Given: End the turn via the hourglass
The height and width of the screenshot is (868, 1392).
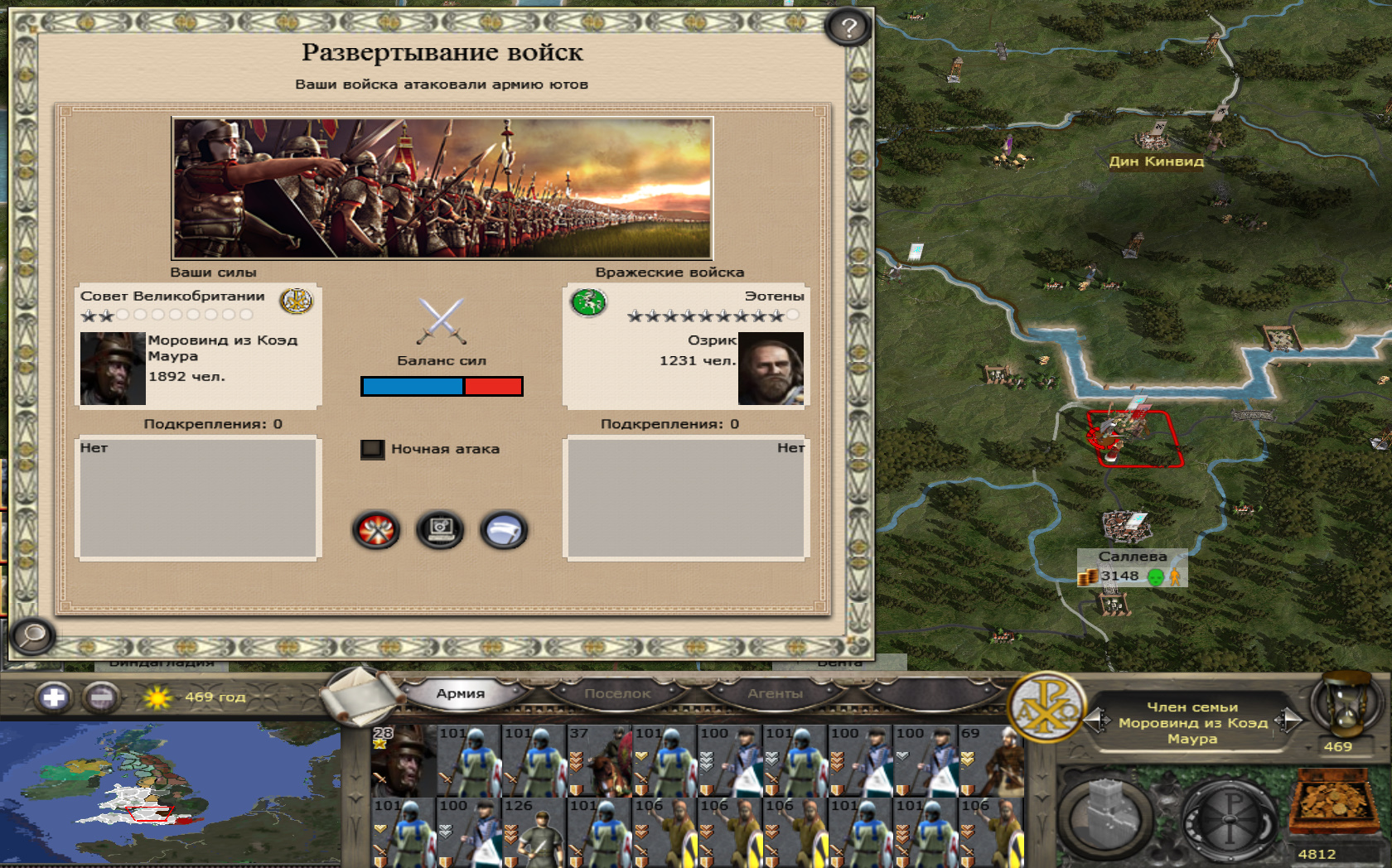Looking at the screenshot, I should point(1347,704).
